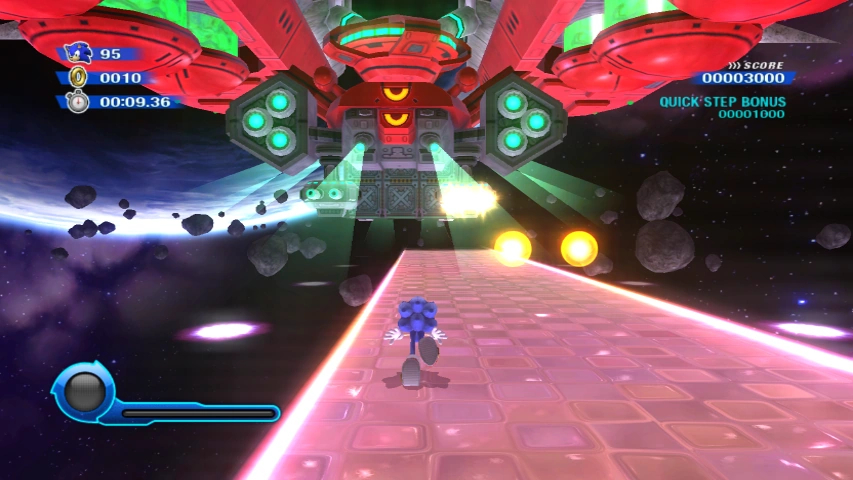Activate the empty Wisp power slot

[x=84, y=390]
